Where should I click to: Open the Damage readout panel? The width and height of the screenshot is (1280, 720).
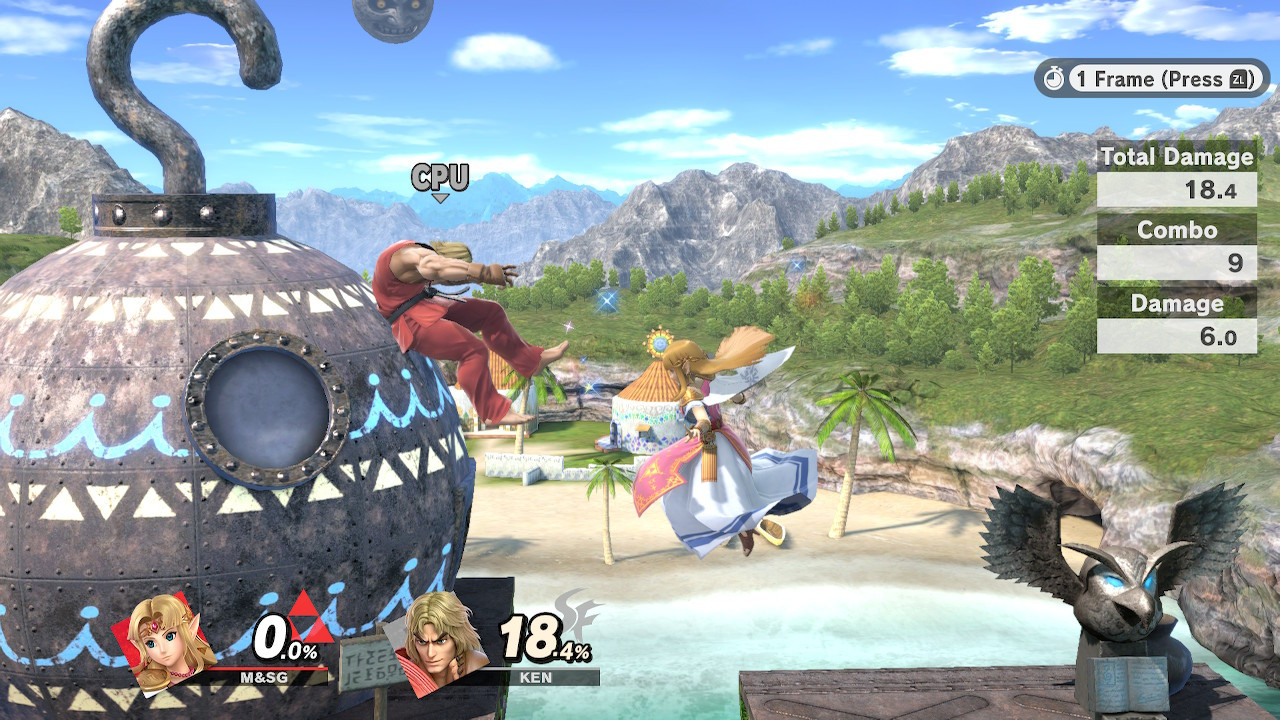point(1176,304)
